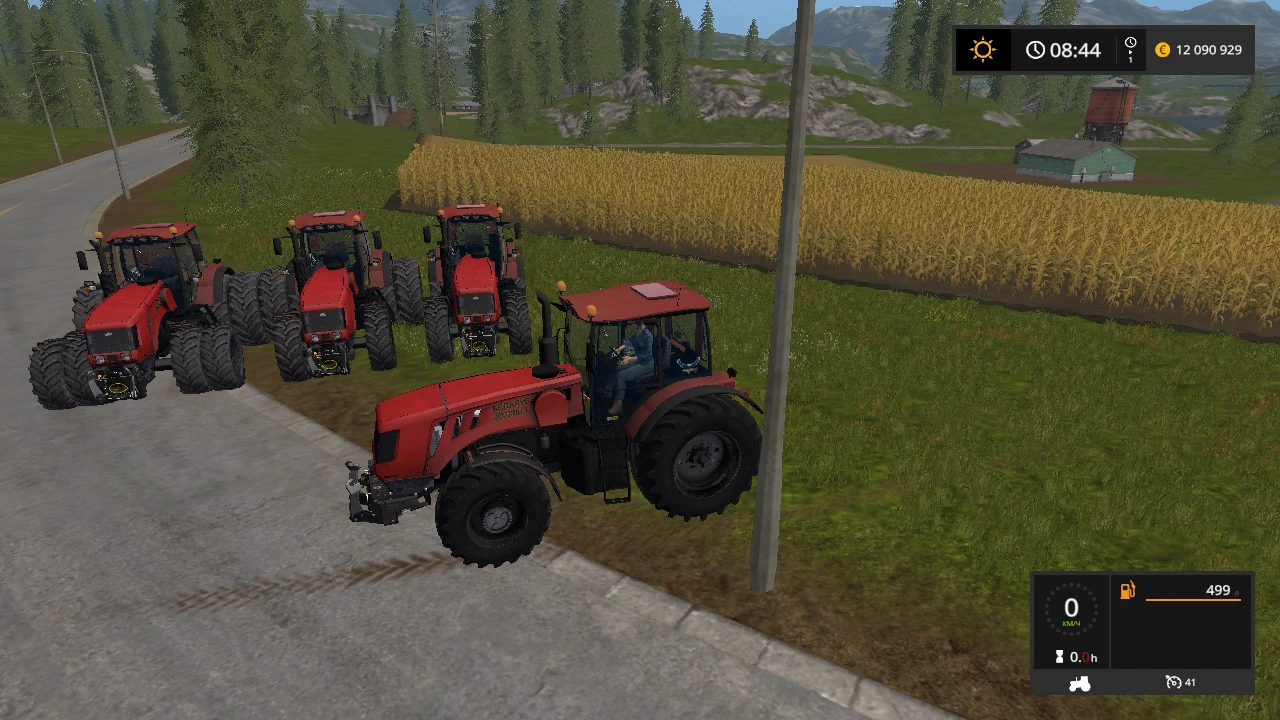1280x720 pixels.
Task: Click the clock icon beside the time display
Action: pyautogui.click(x=1036, y=48)
